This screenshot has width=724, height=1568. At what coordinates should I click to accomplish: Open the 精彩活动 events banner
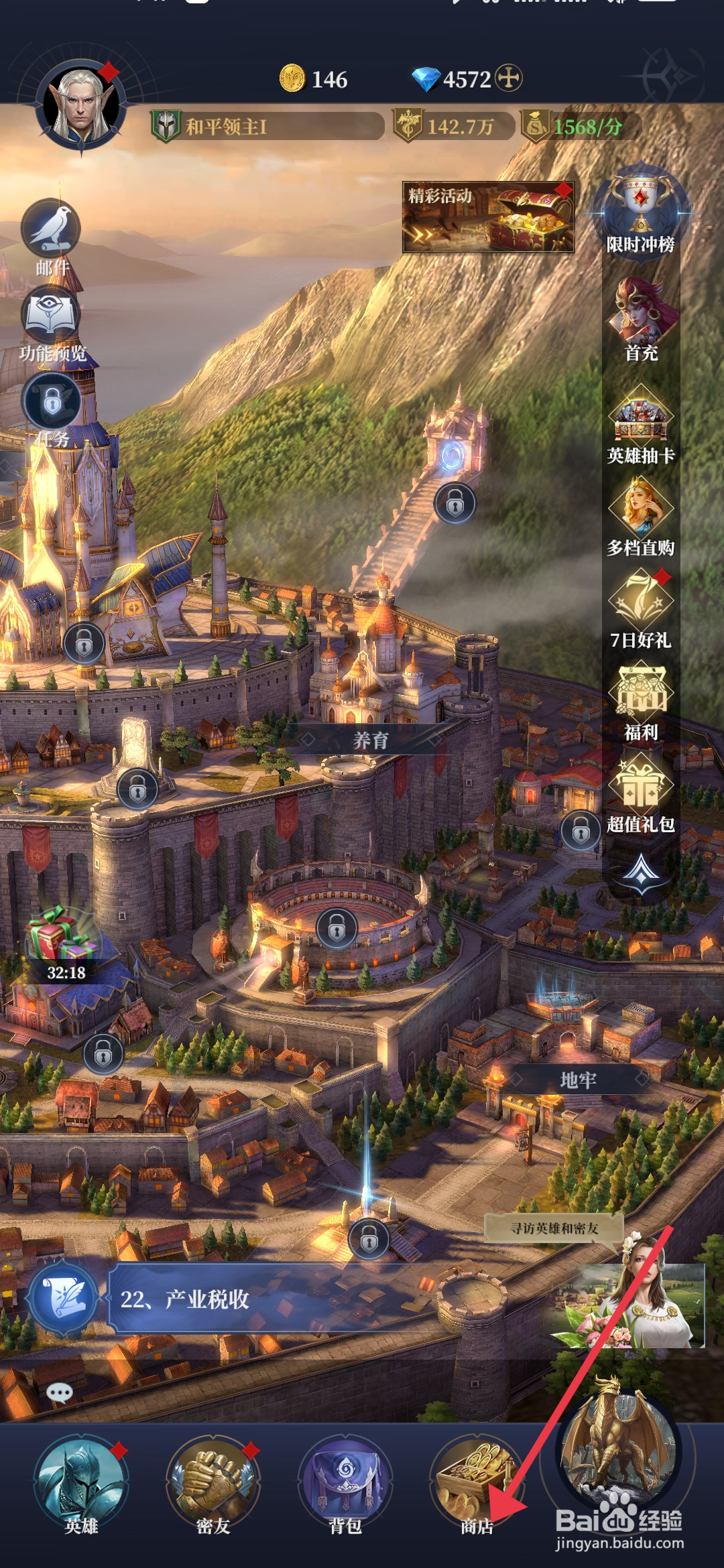click(x=487, y=217)
